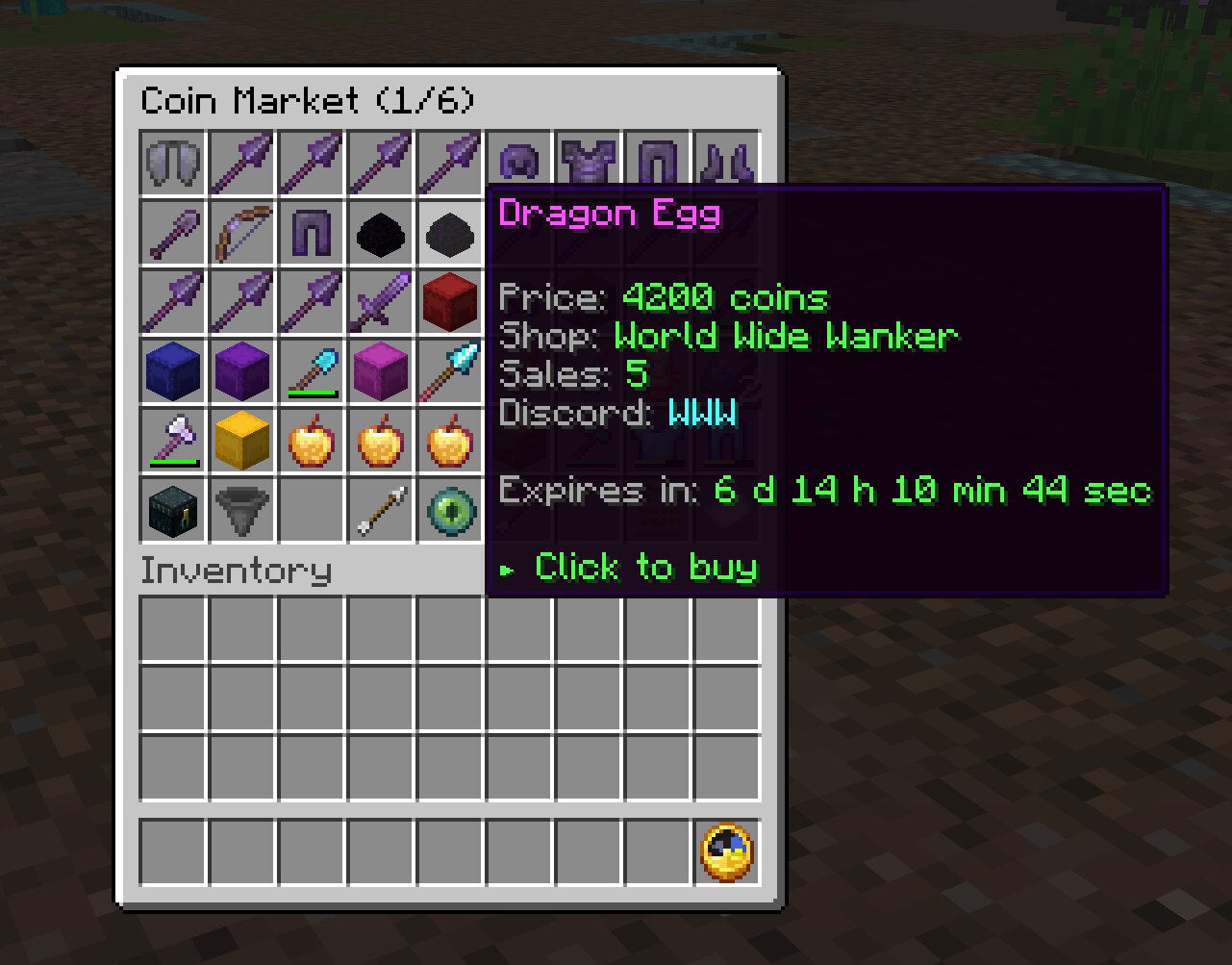
Task: Select the netherite shovel in the second row
Action: tap(173, 232)
